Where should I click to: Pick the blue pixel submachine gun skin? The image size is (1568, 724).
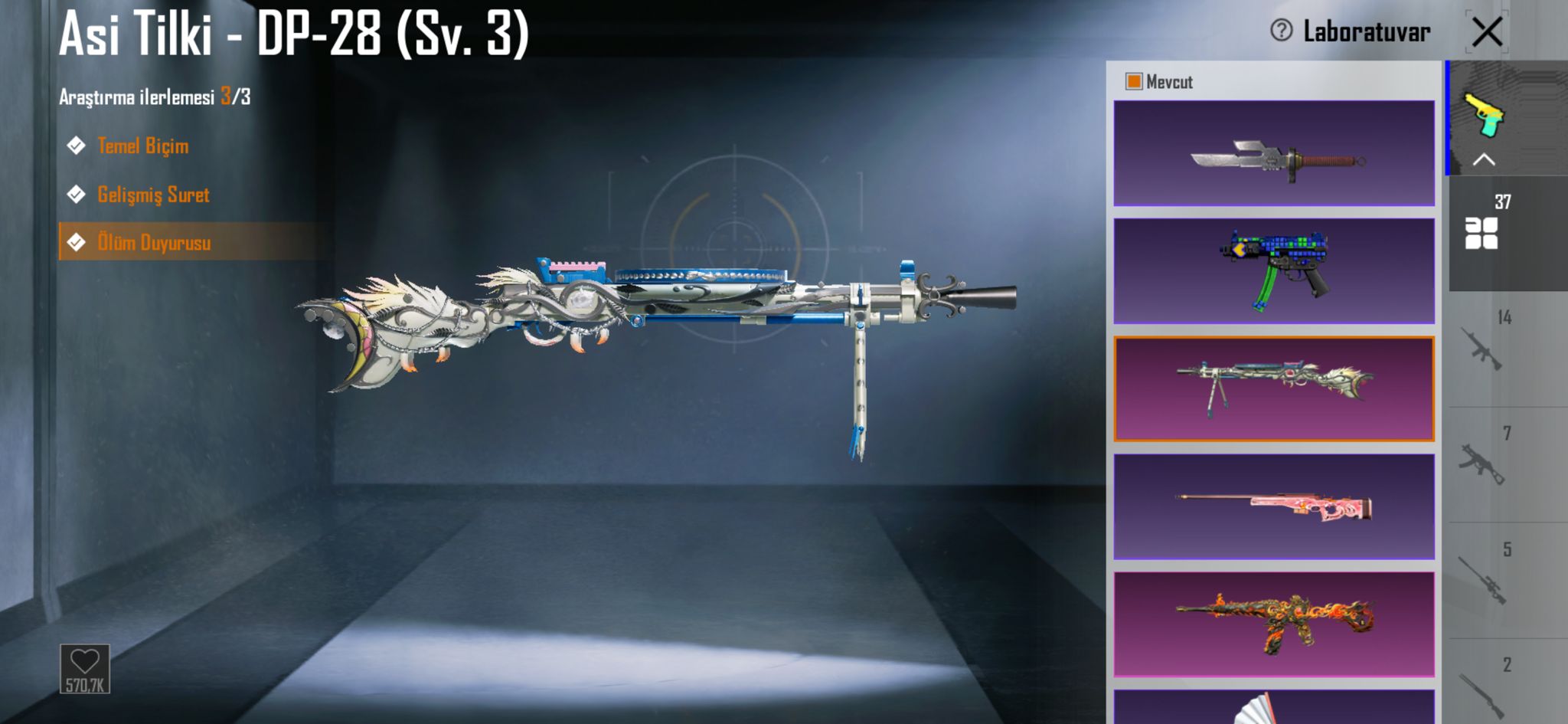pos(1274,271)
